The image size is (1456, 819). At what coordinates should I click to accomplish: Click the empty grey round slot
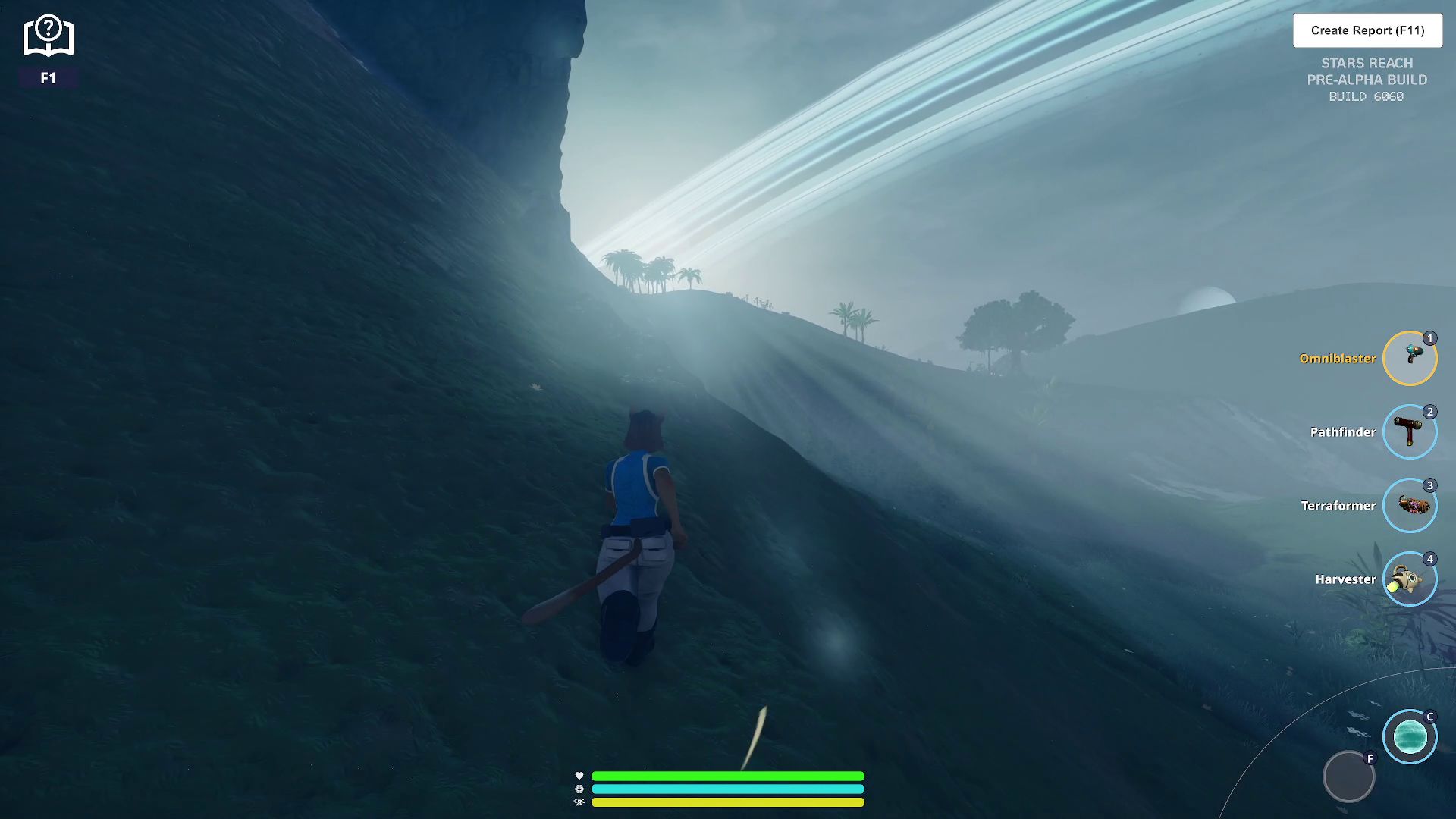pyautogui.click(x=1348, y=777)
